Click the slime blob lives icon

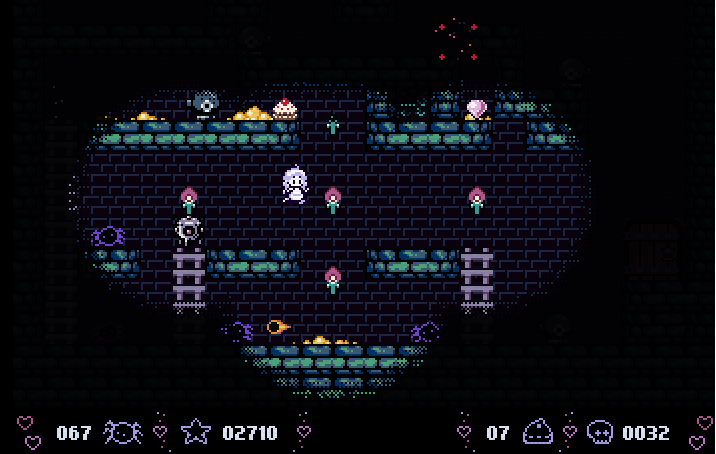(x=538, y=432)
